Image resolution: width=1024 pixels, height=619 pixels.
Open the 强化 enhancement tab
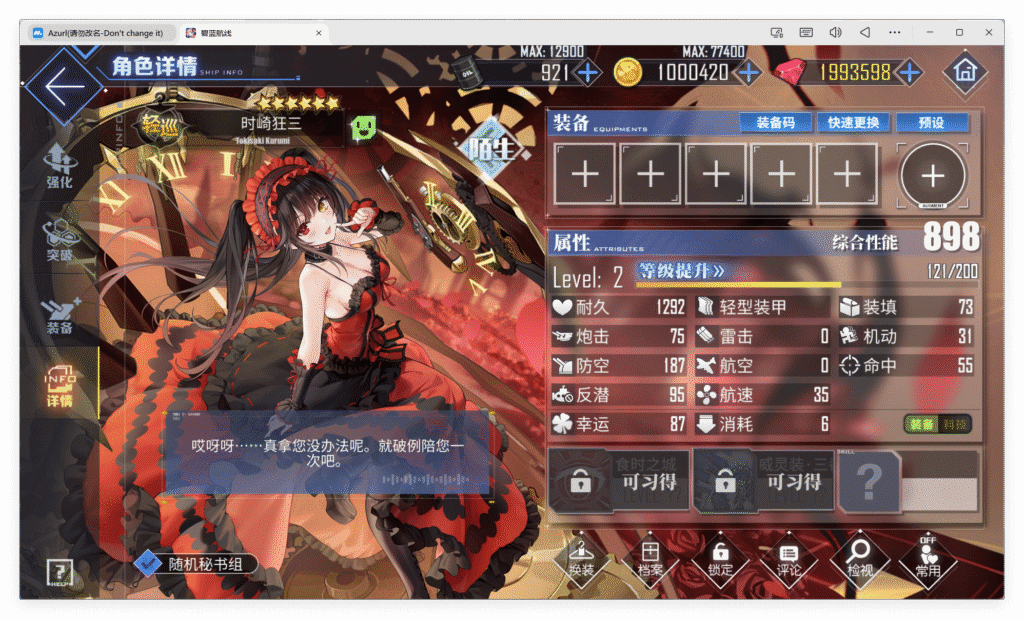point(59,166)
